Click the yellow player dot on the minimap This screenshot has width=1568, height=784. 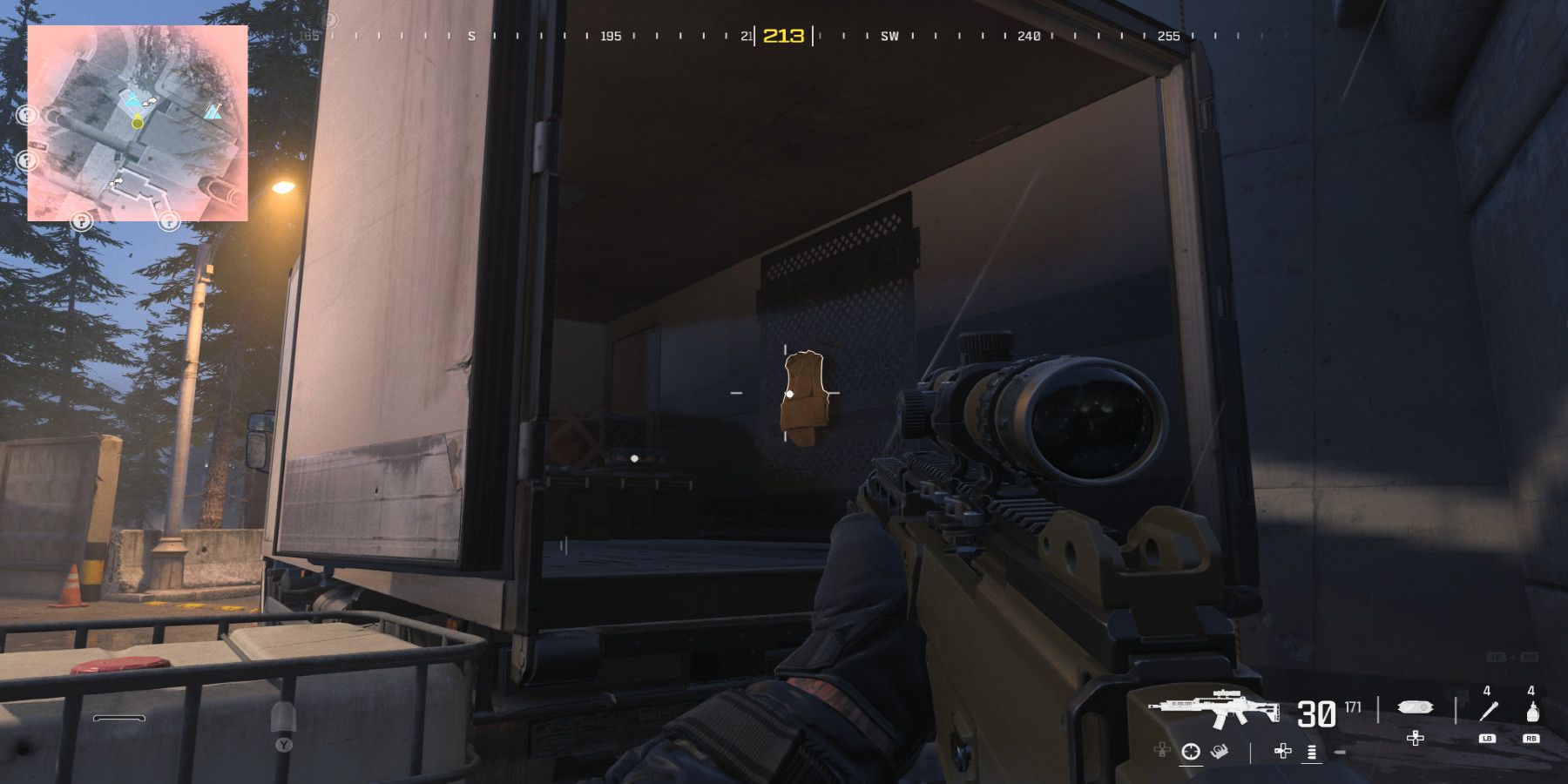(x=137, y=123)
